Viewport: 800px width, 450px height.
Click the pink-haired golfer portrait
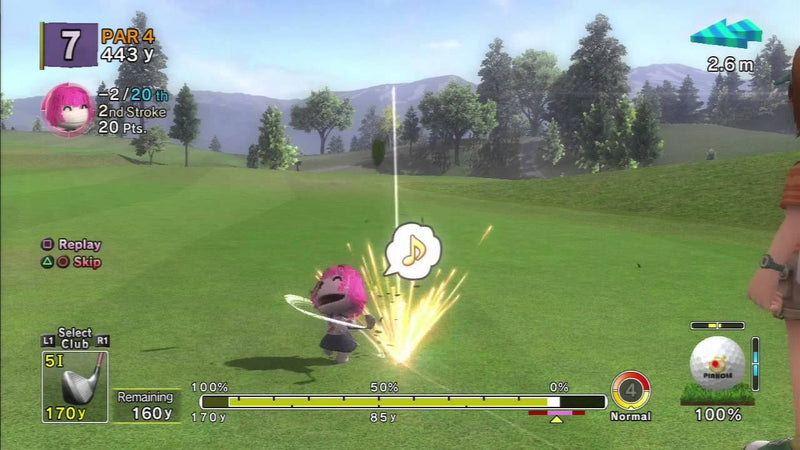click(x=67, y=109)
